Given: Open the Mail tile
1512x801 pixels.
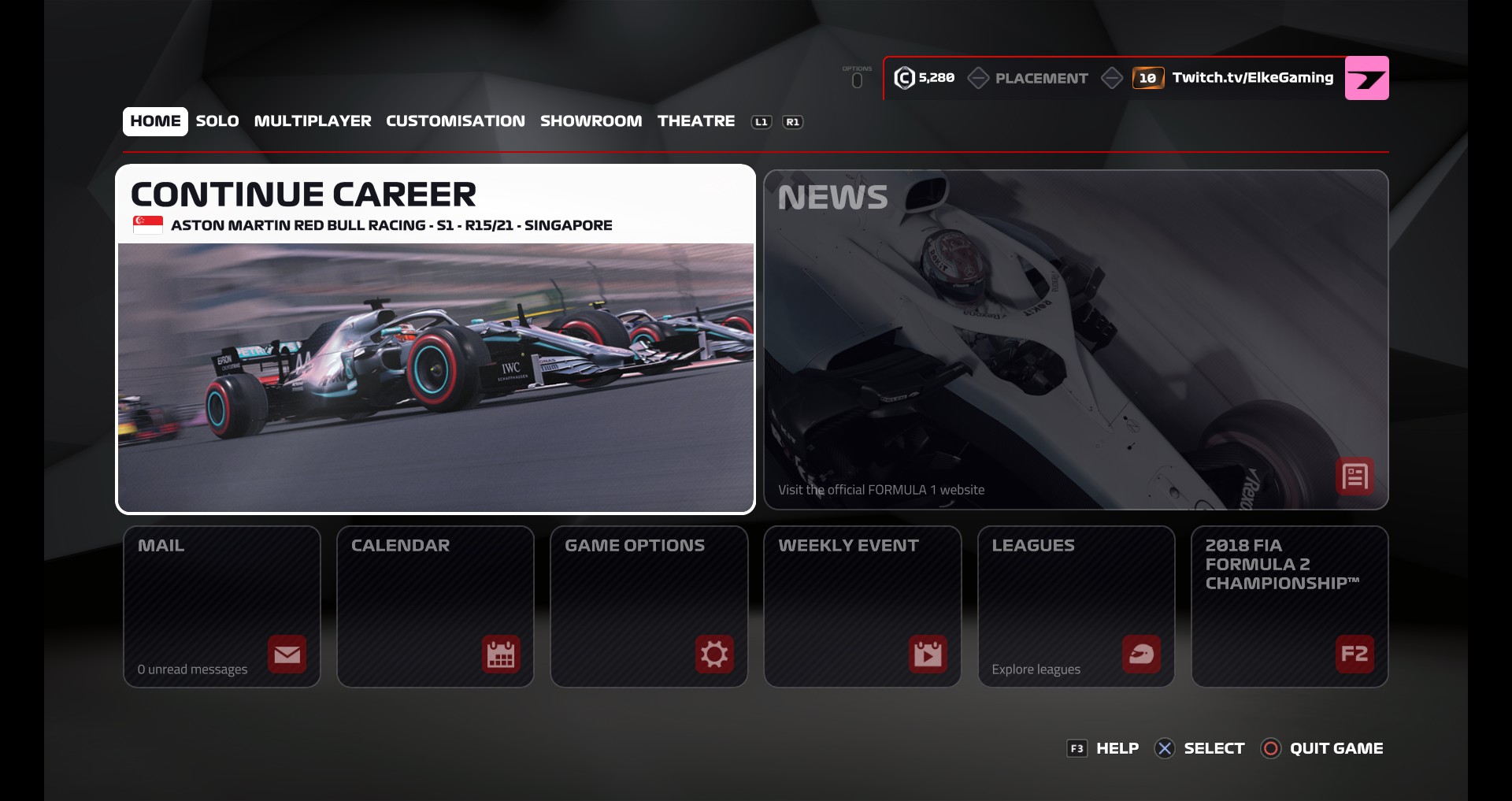Looking at the screenshot, I should [222, 606].
